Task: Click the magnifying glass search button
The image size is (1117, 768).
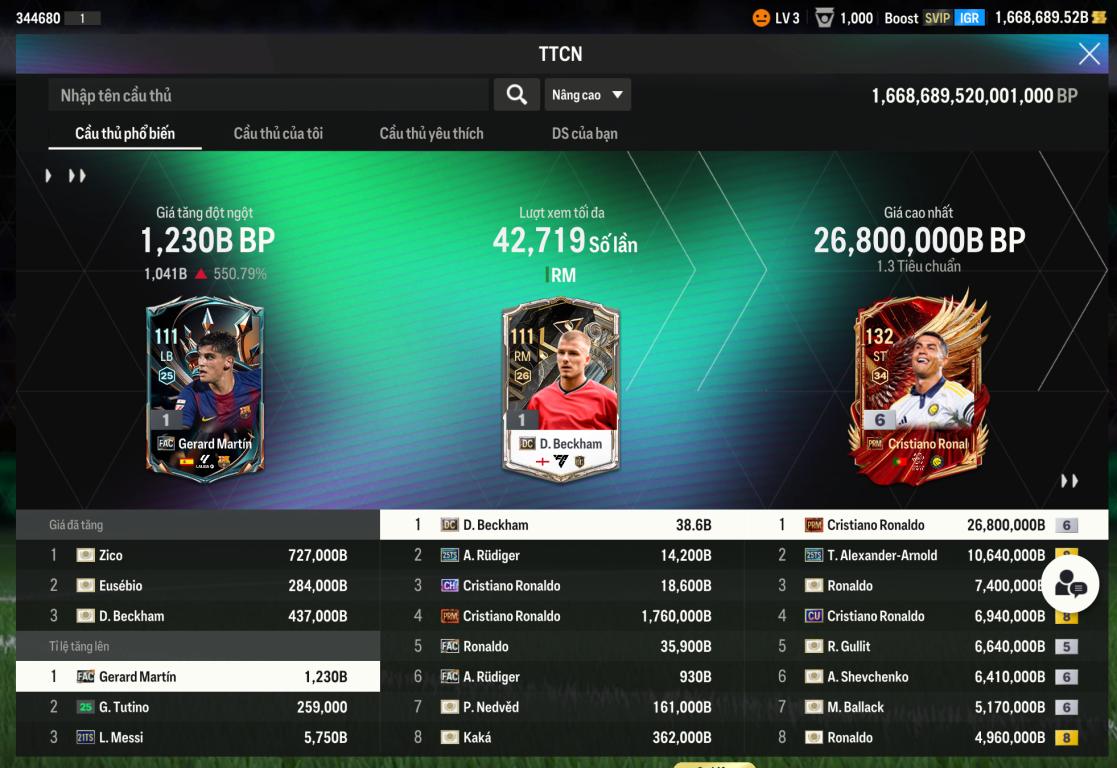Action: [x=516, y=95]
